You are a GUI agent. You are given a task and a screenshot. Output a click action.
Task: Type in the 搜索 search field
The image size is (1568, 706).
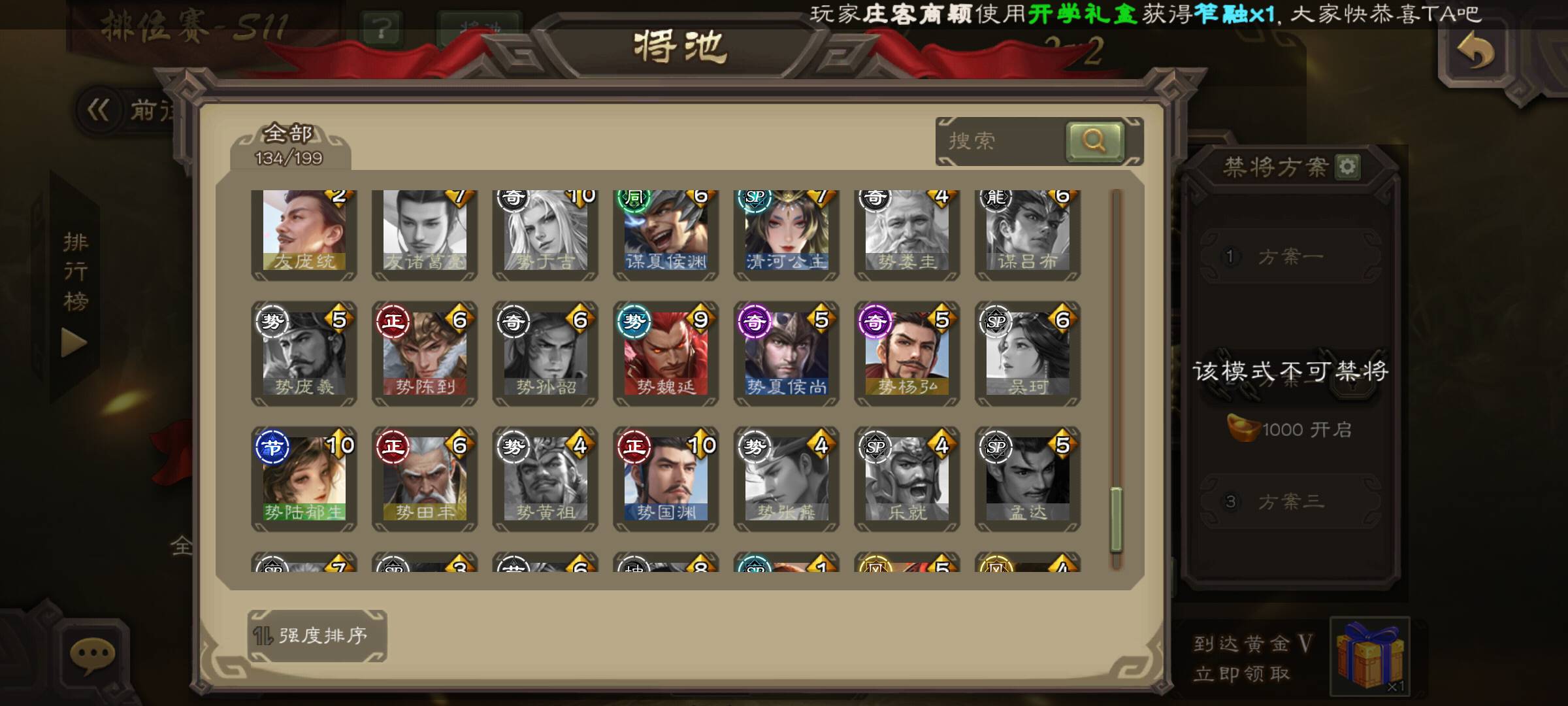(x=1000, y=141)
